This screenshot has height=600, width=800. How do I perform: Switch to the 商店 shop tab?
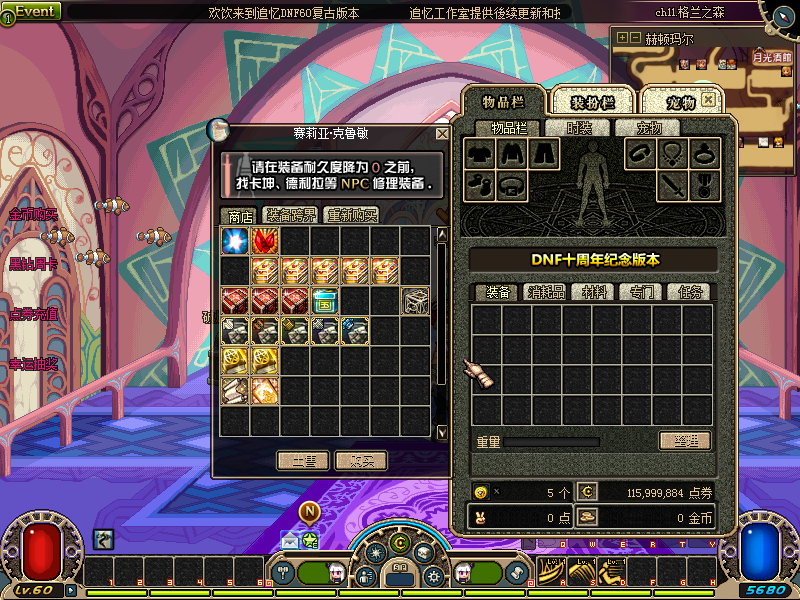click(x=240, y=215)
